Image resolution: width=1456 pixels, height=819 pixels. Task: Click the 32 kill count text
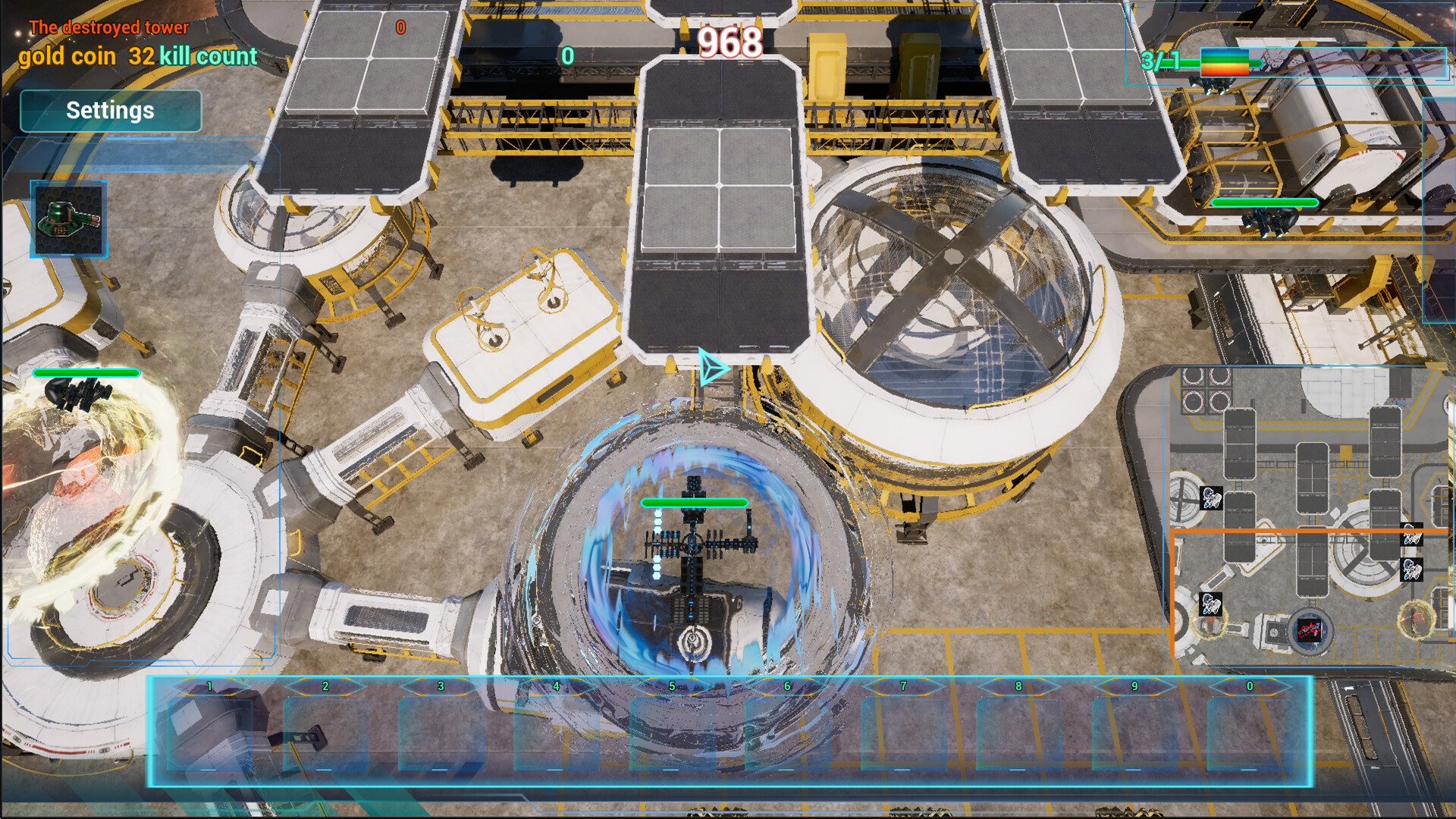pos(193,56)
